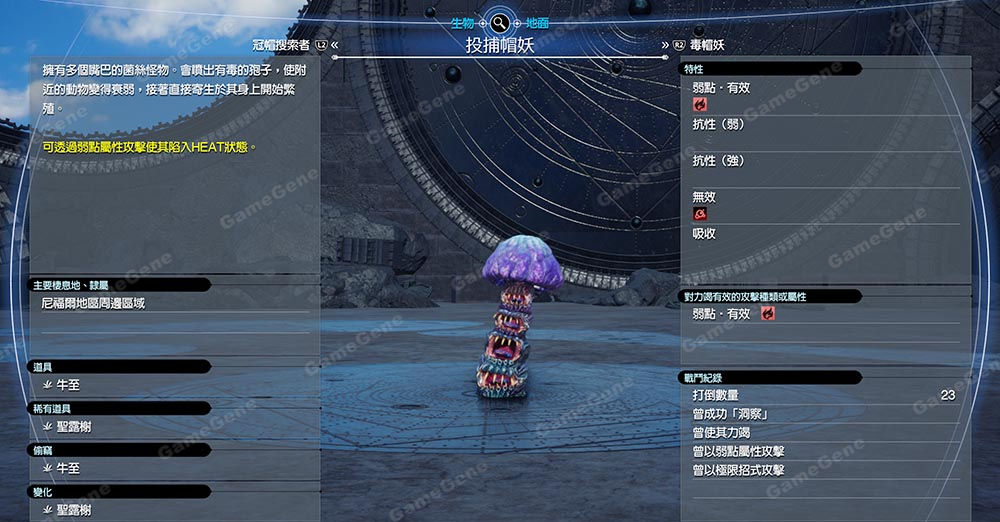This screenshot has width=1000, height=522.
Task: Select the 生物 category label
Action: (x=462, y=21)
